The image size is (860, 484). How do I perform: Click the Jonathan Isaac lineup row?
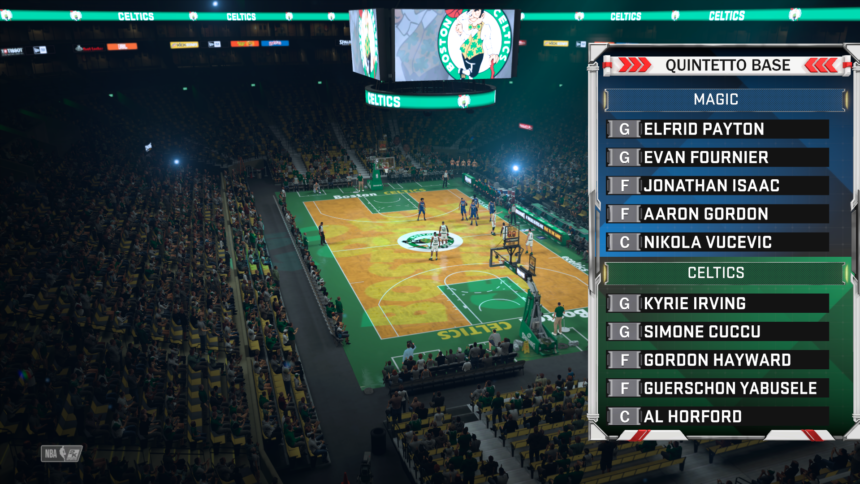(x=718, y=186)
